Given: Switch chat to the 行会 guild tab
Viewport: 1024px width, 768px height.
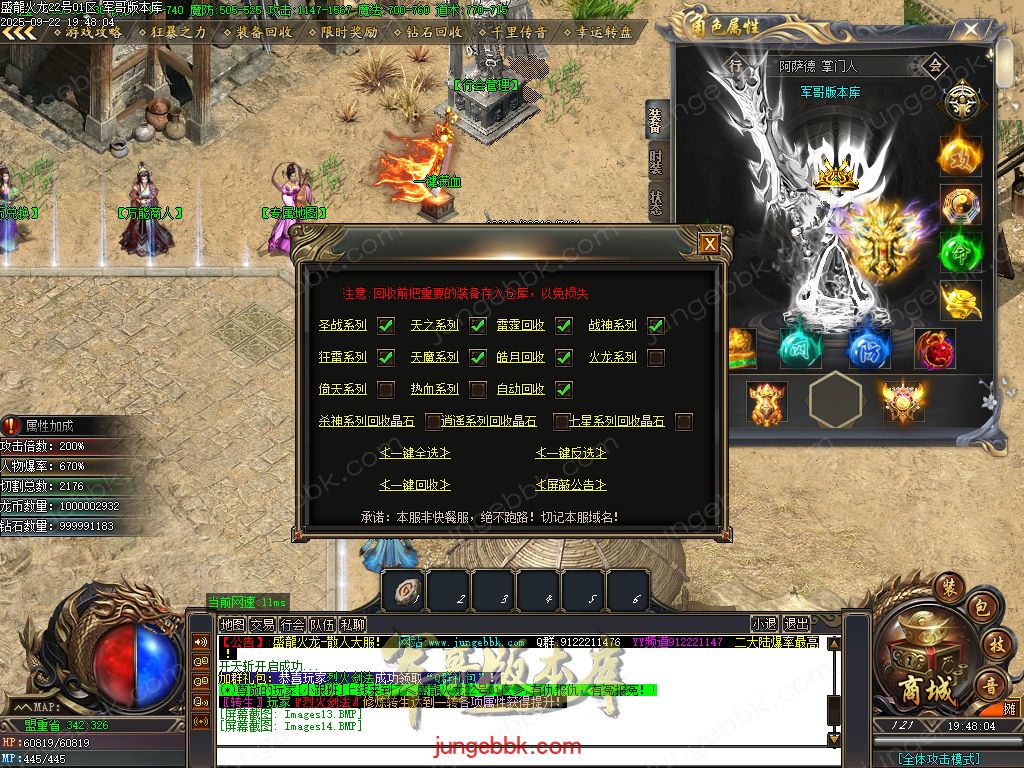Looking at the screenshot, I should [292, 624].
